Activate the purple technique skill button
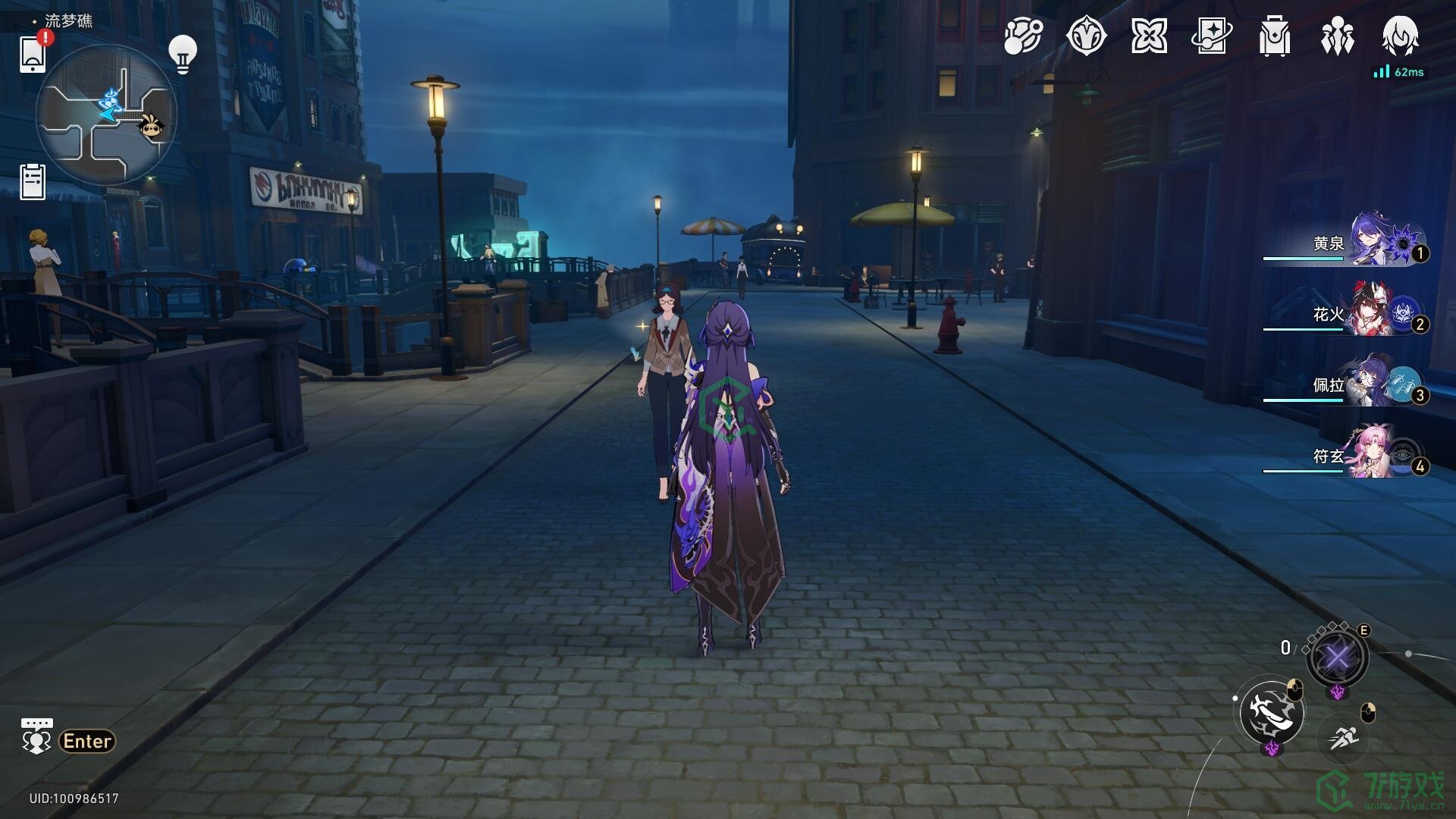Viewport: 1456px width, 819px height. click(x=1337, y=657)
